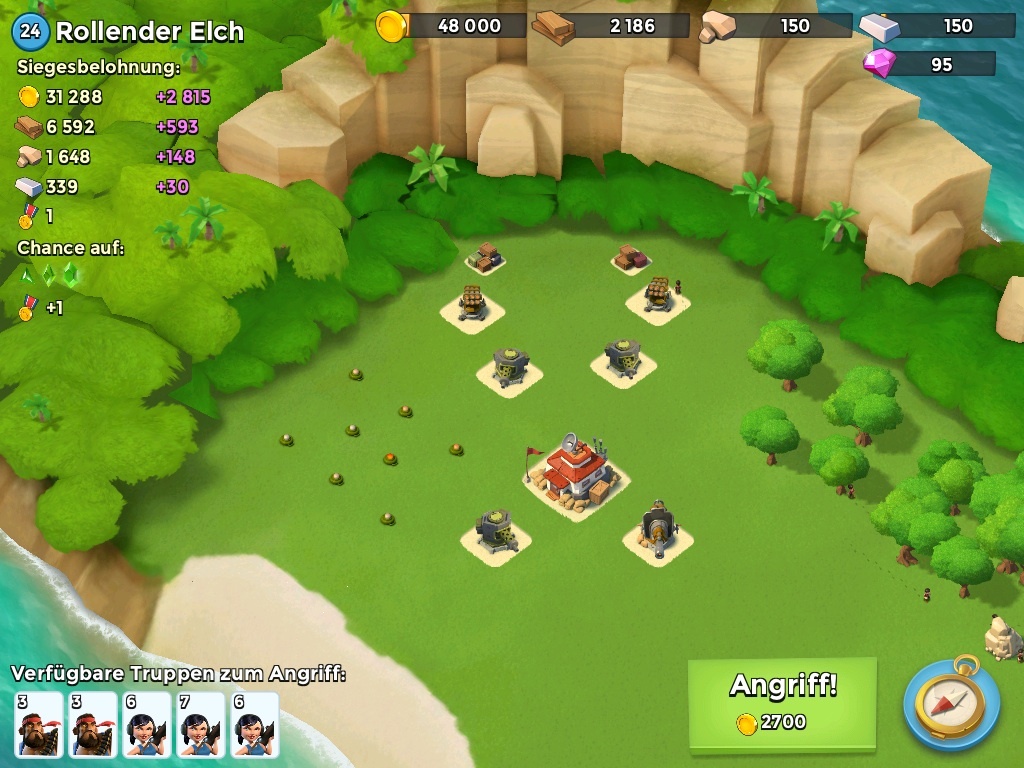Image resolution: width=1024 pixels, height=768 pixels.
Task: Select the troop card showing 7 units
Action: point(201,724)
